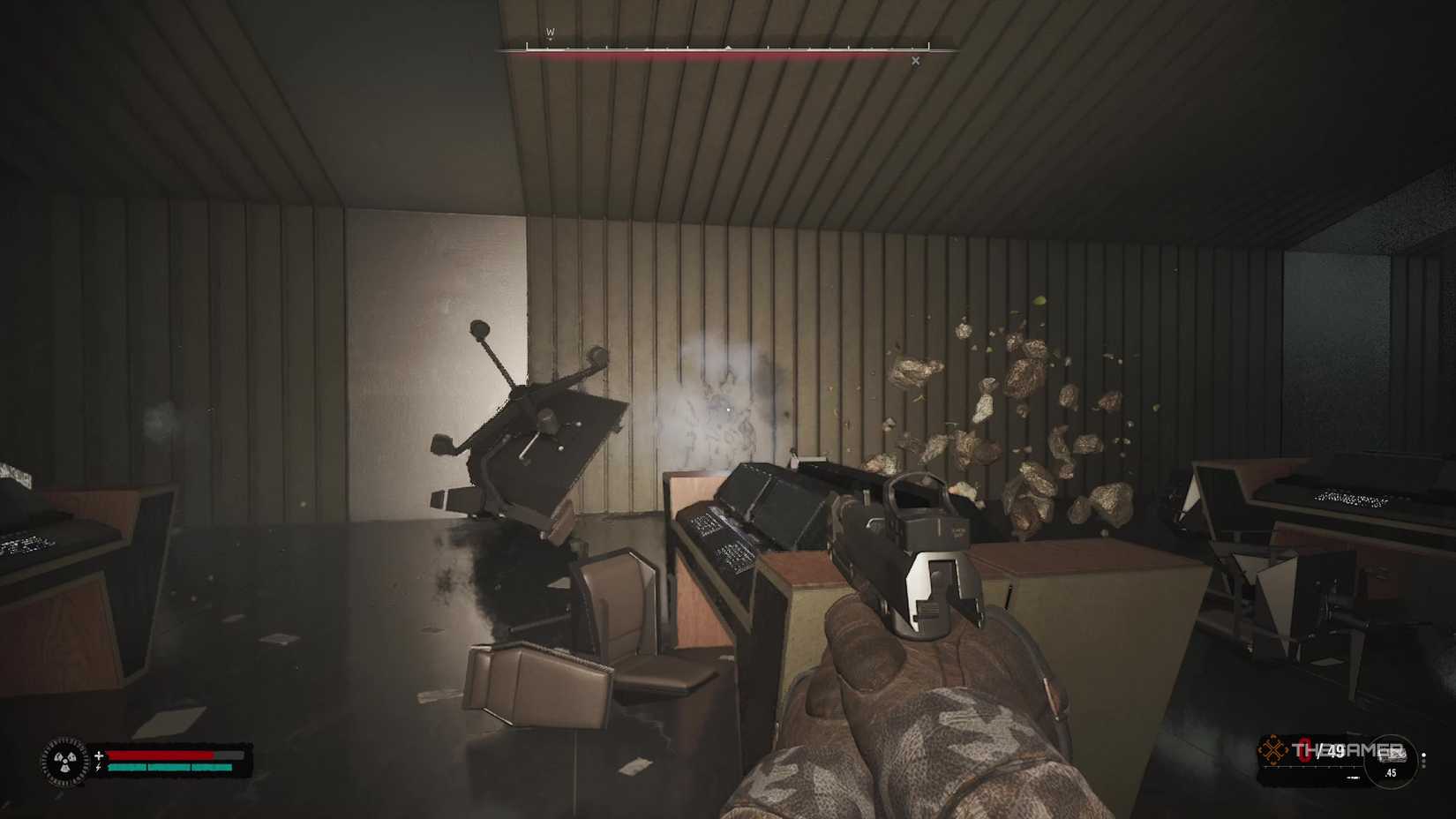1456x819 pixels.
Task: Click the lightning stamina icon
Action: (98, 768)
